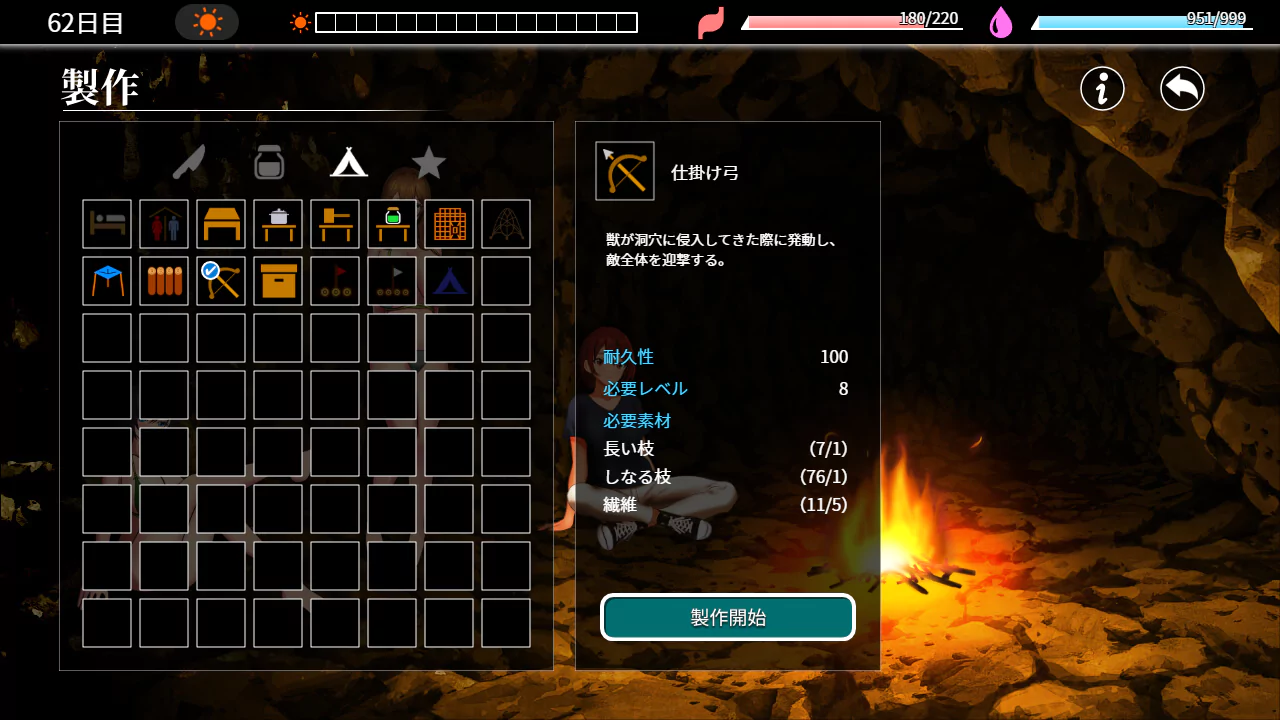Choose the green jar table recipe
This screenshot has width=1280, height=720.
coord(392,224)
